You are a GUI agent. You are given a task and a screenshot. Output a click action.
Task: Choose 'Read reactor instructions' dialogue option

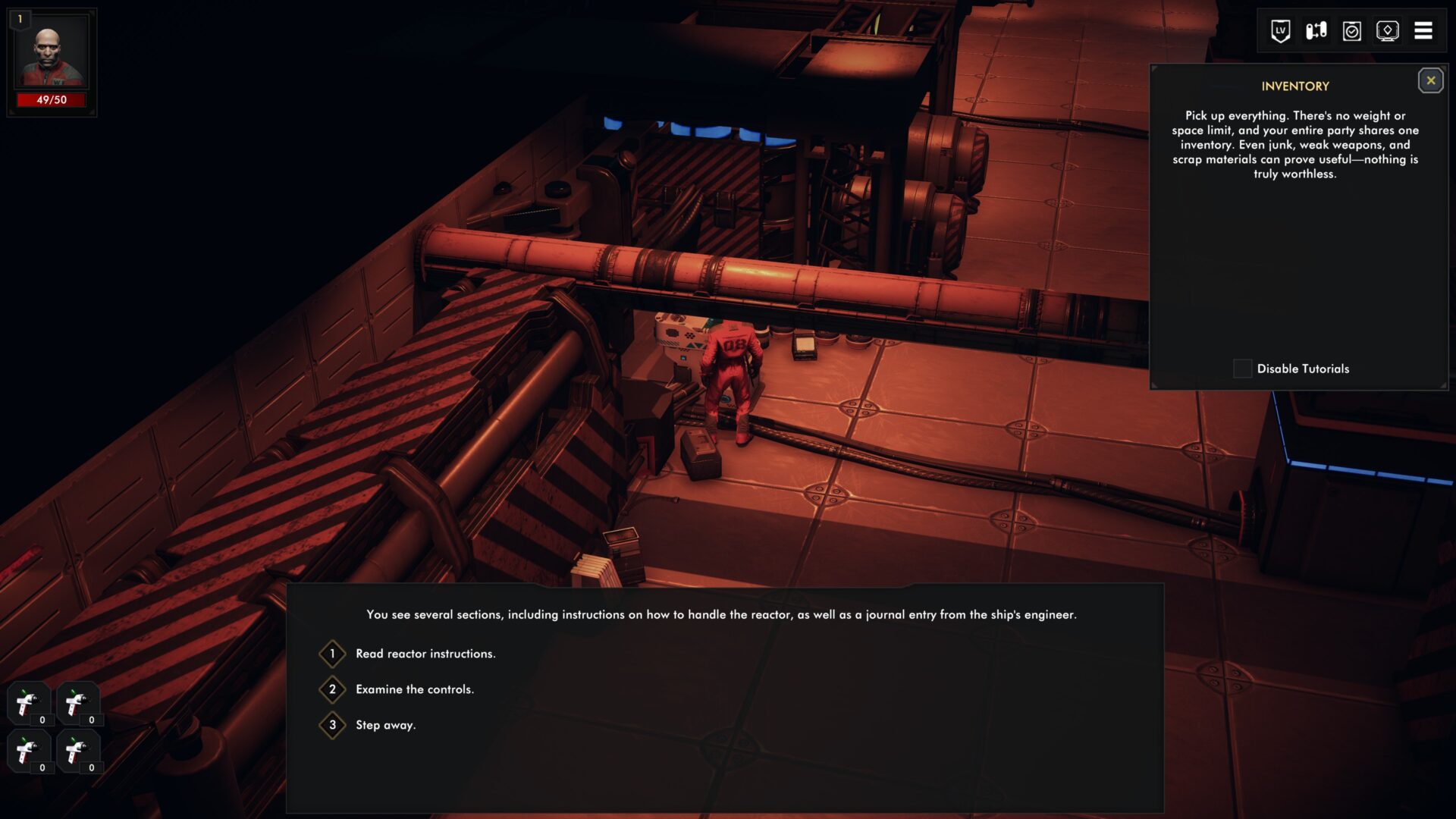425,654
